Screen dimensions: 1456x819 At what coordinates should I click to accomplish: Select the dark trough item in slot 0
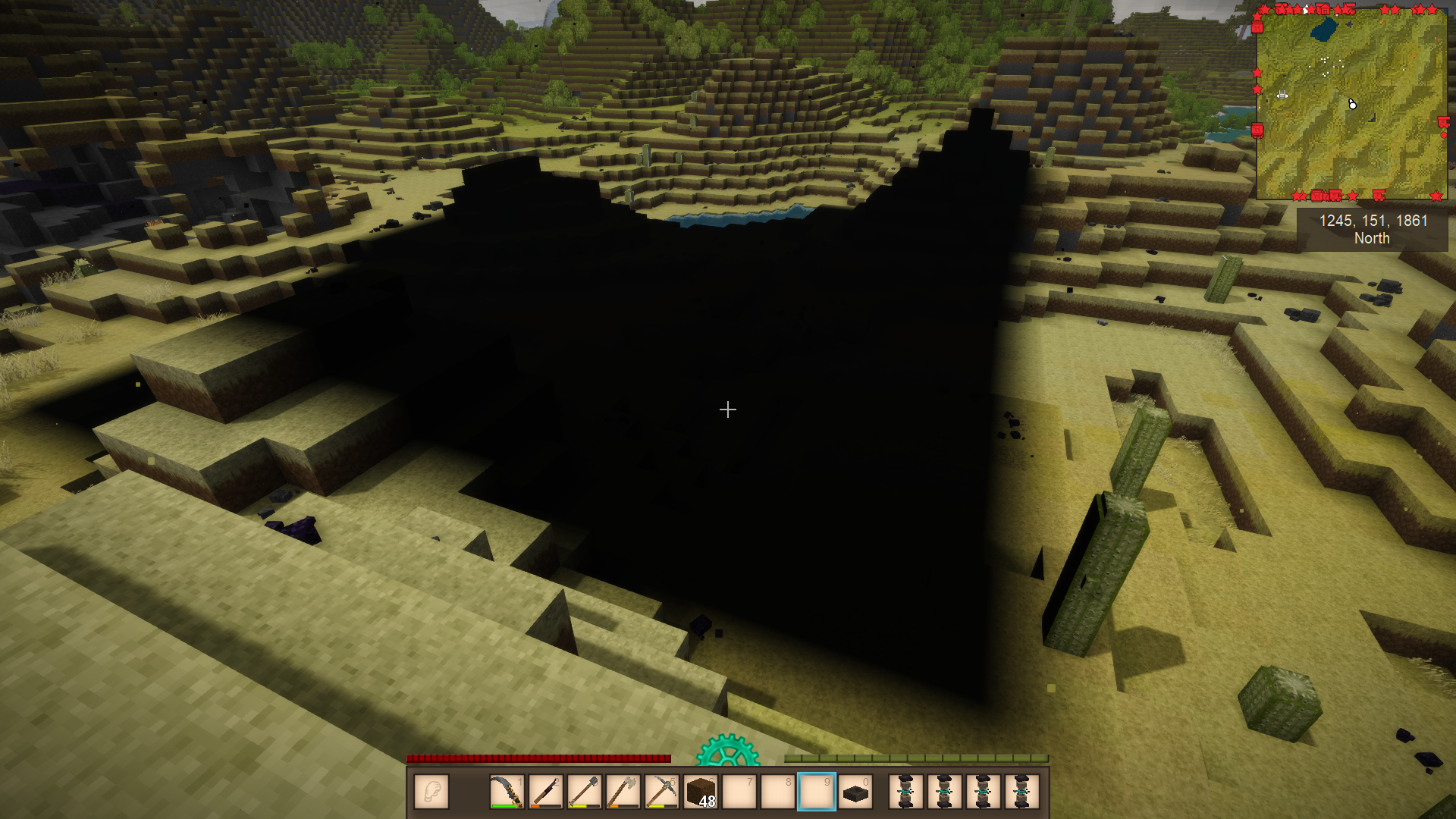coord(855,792)
